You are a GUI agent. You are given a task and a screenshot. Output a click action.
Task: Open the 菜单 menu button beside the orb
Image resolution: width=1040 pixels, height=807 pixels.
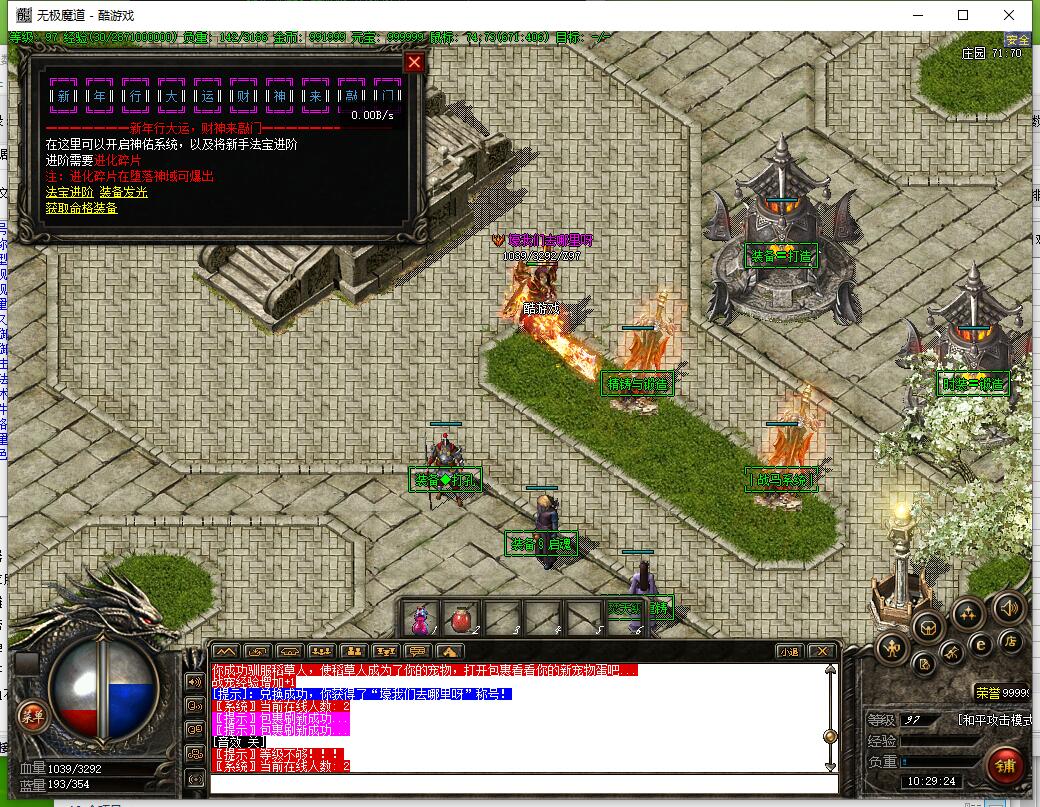33,715
